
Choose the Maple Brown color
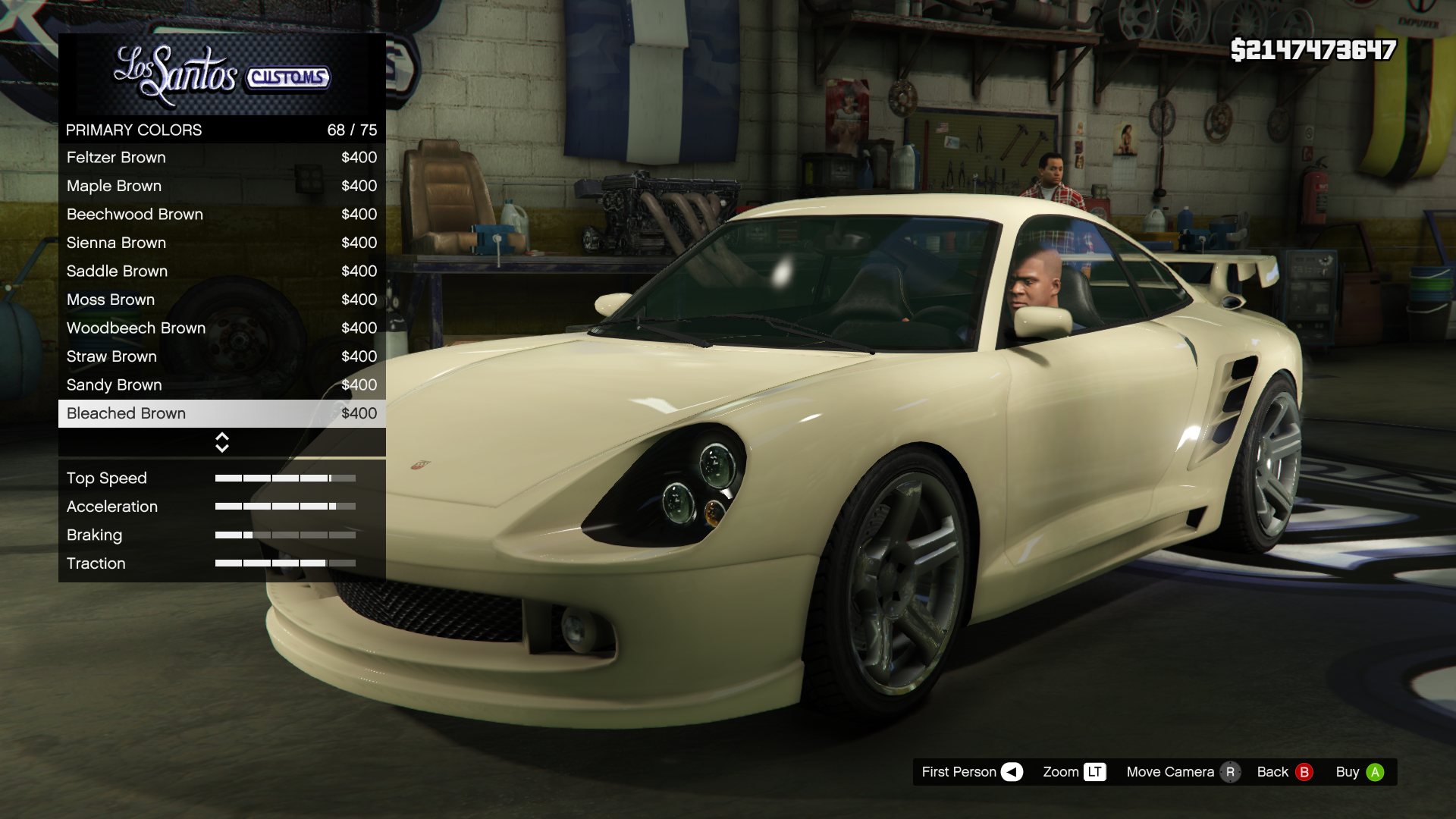pos(221,186)
